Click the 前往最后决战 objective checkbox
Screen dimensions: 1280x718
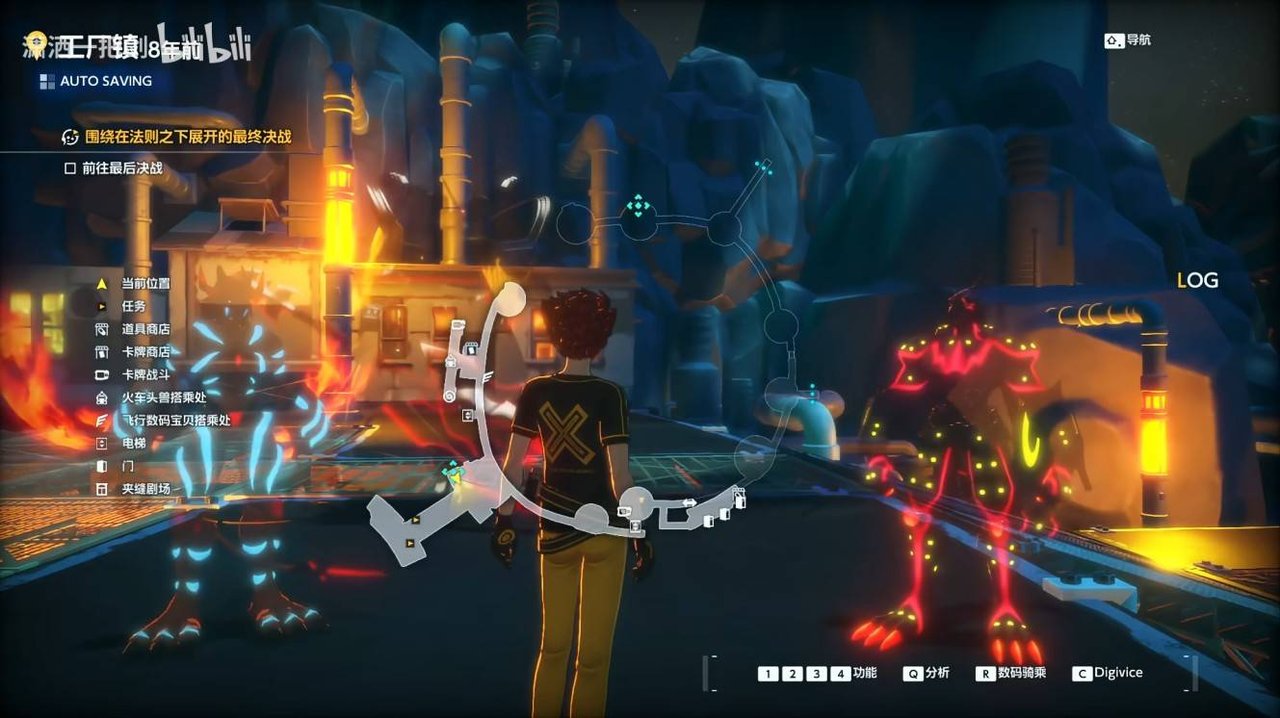(70, 168)
